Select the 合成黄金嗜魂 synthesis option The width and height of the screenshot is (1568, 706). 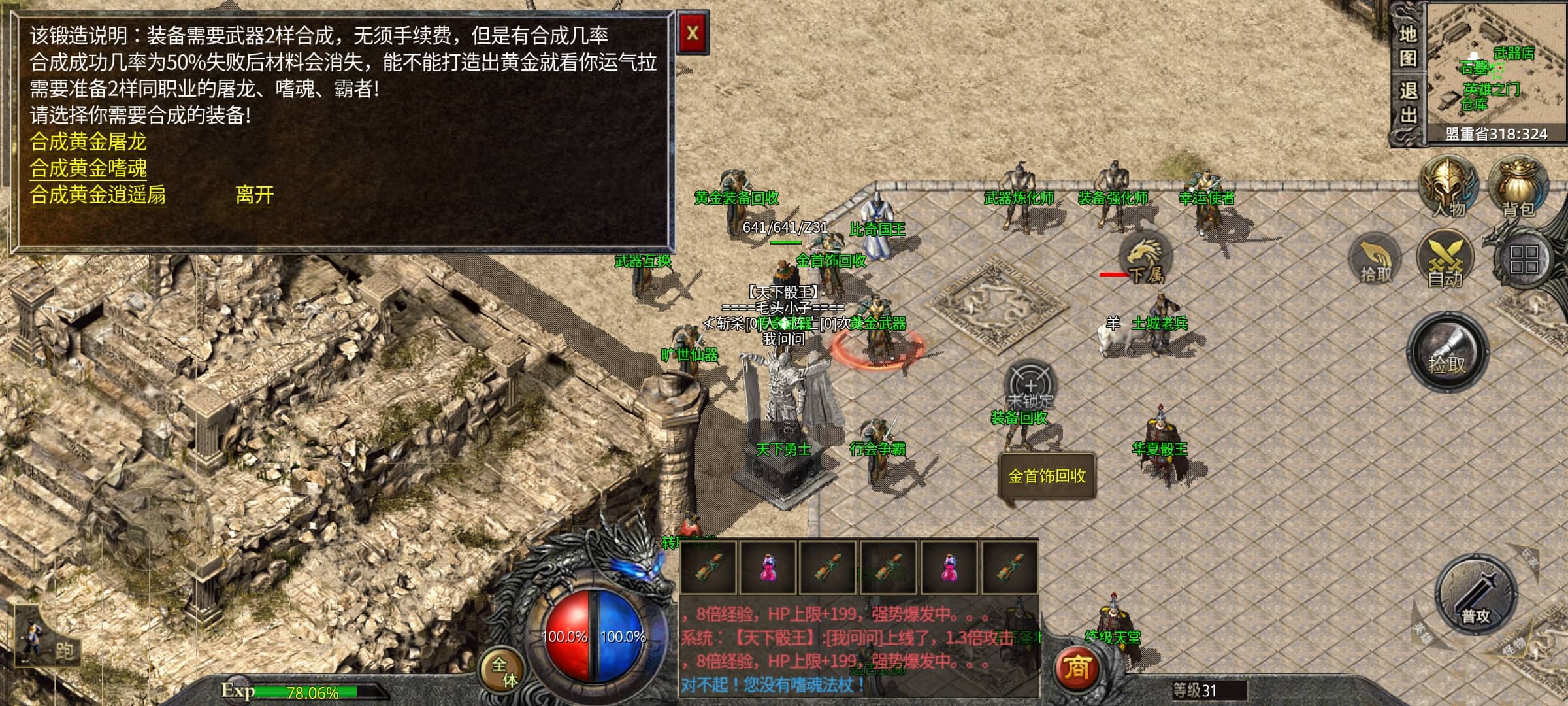tap(88, 169)
